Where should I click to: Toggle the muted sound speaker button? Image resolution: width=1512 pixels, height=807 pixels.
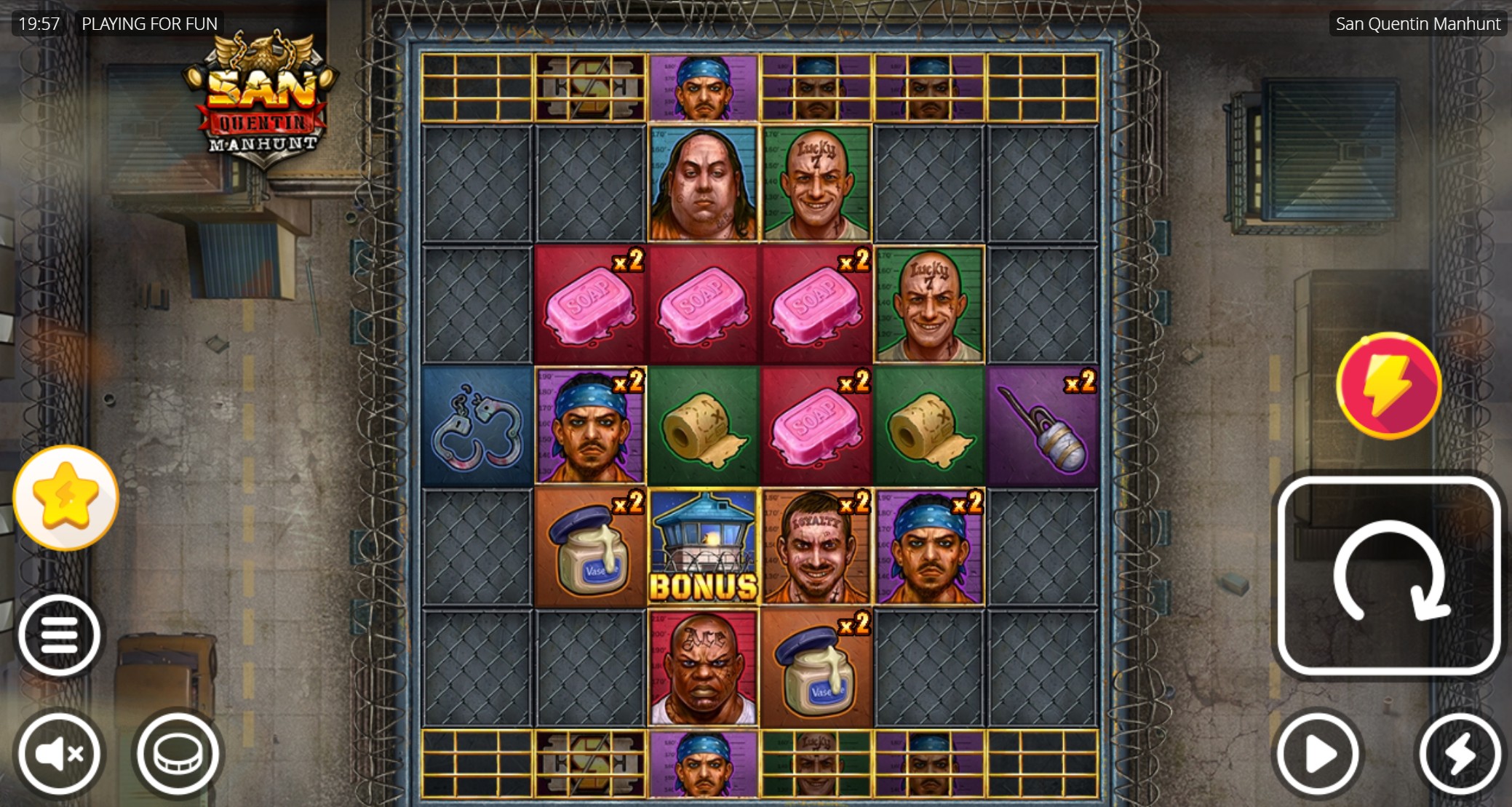point(59,754)
